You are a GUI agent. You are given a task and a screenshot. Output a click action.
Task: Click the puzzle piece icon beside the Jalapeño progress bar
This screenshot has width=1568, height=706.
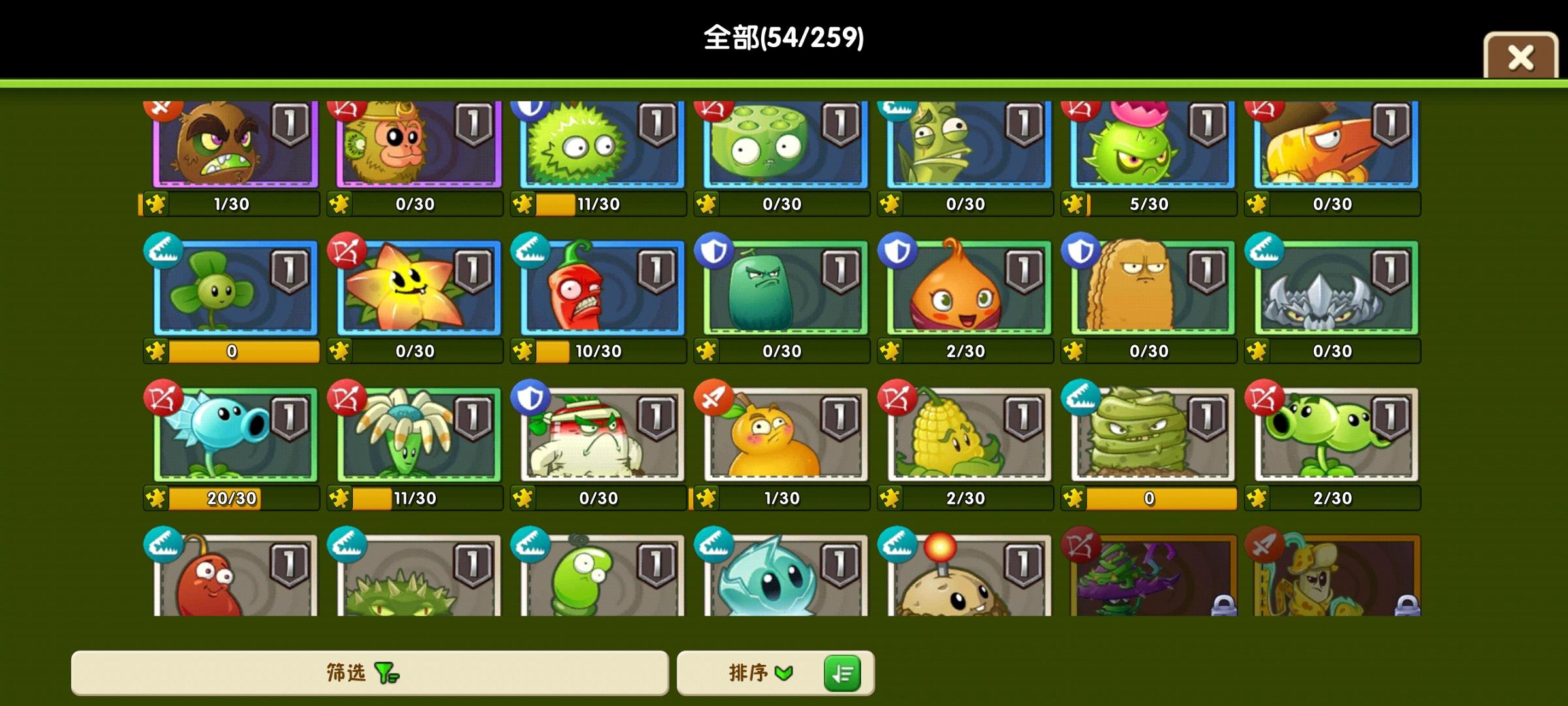521,351
